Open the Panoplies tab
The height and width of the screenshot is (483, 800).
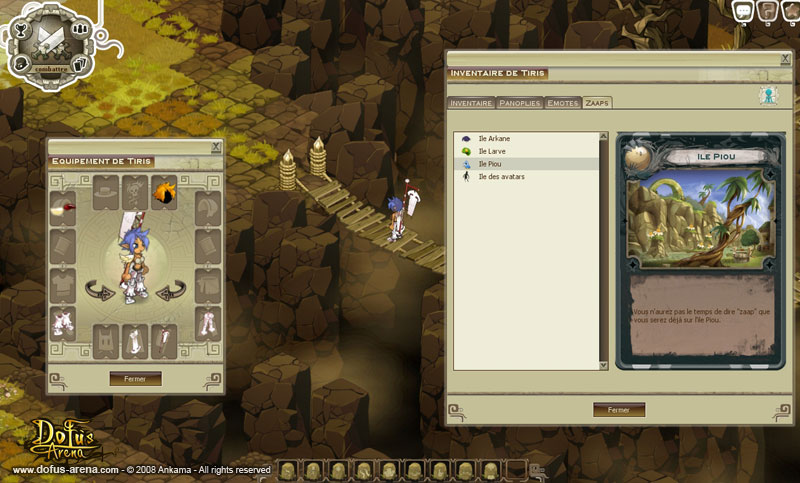coord(519,103)
